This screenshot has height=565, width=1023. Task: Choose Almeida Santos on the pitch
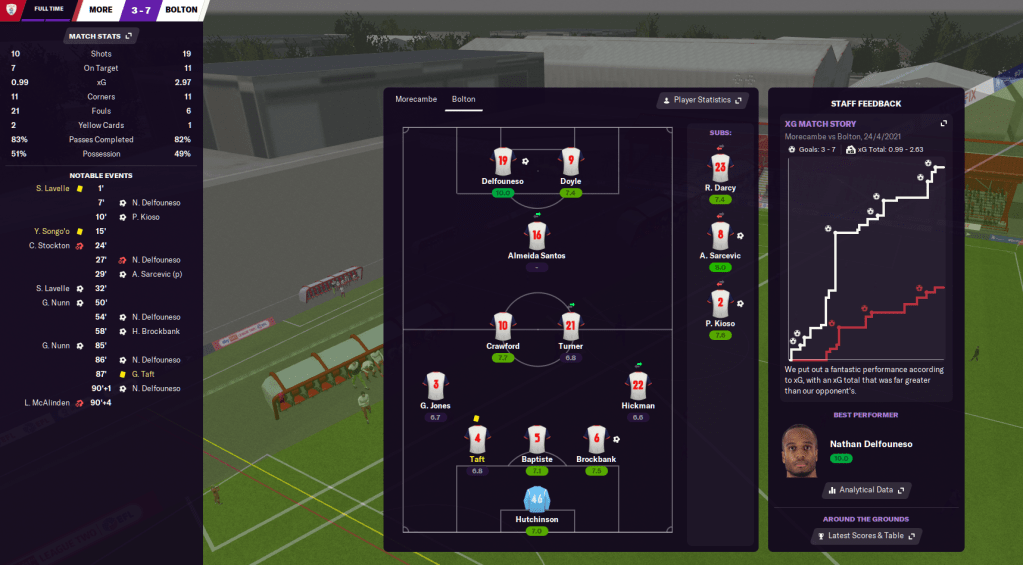point(536,236)
